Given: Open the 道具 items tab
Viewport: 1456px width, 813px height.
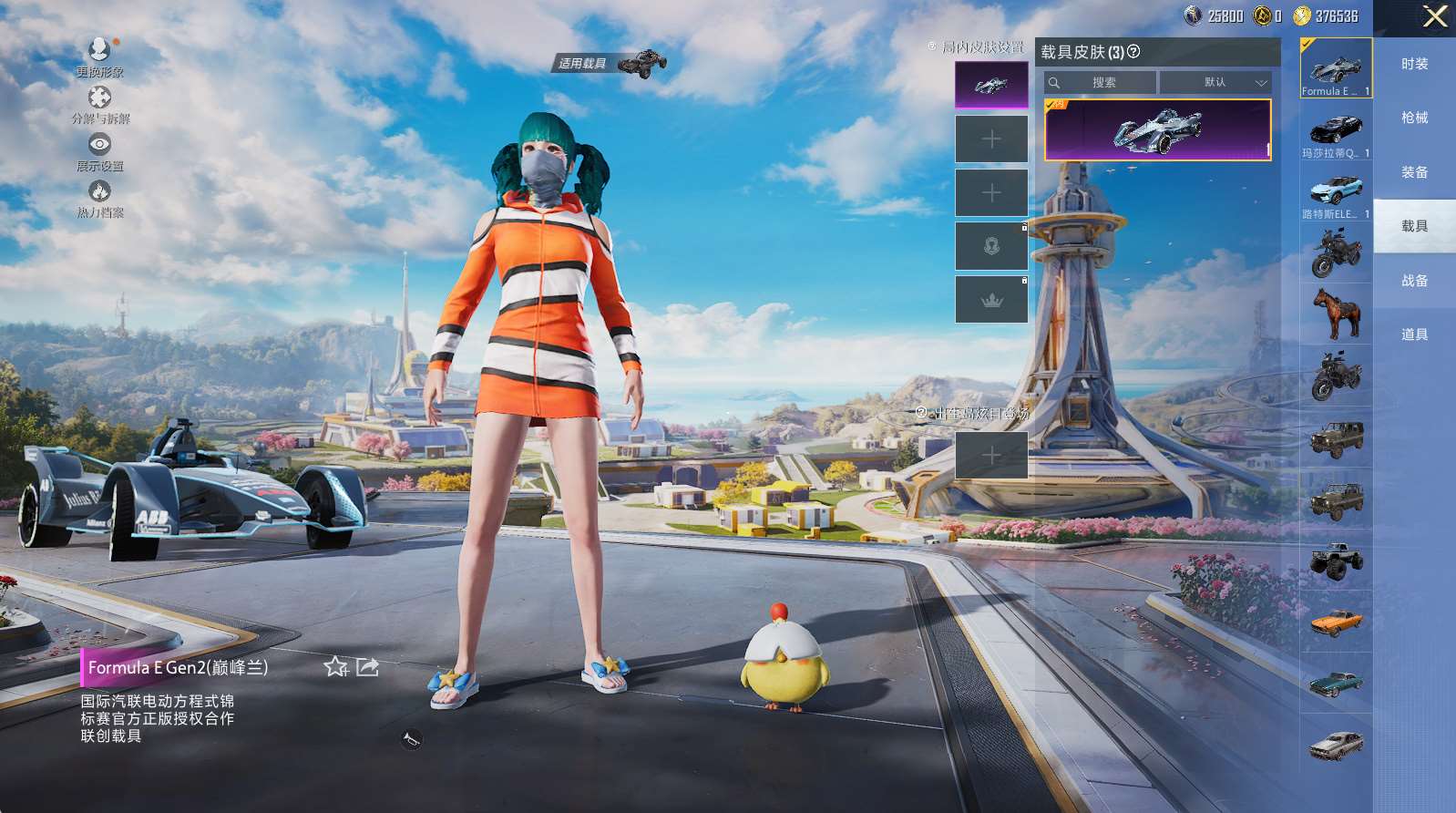Looking at the screenshot, I should point(1414,334).
